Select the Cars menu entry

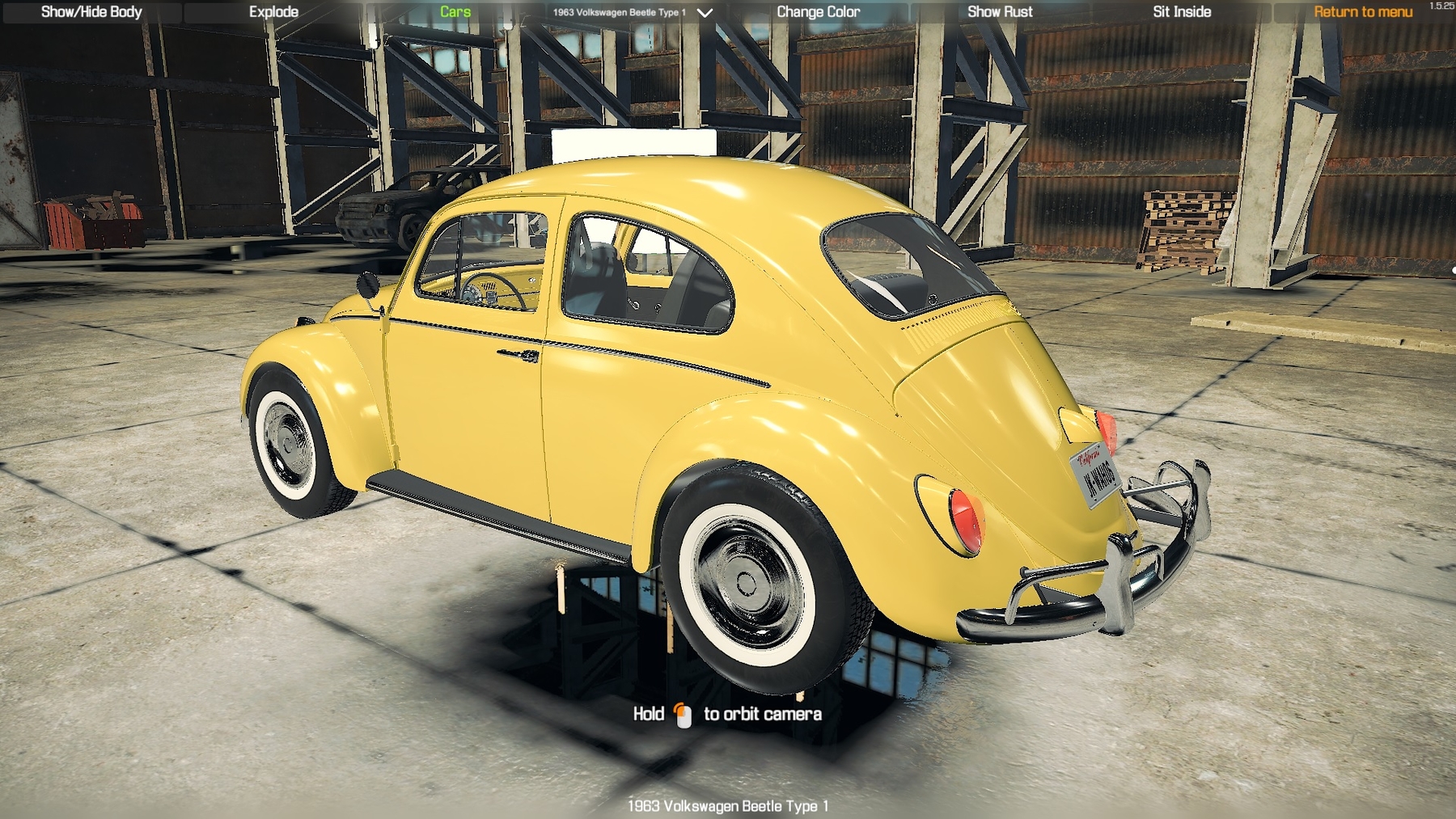pos(455,11)
